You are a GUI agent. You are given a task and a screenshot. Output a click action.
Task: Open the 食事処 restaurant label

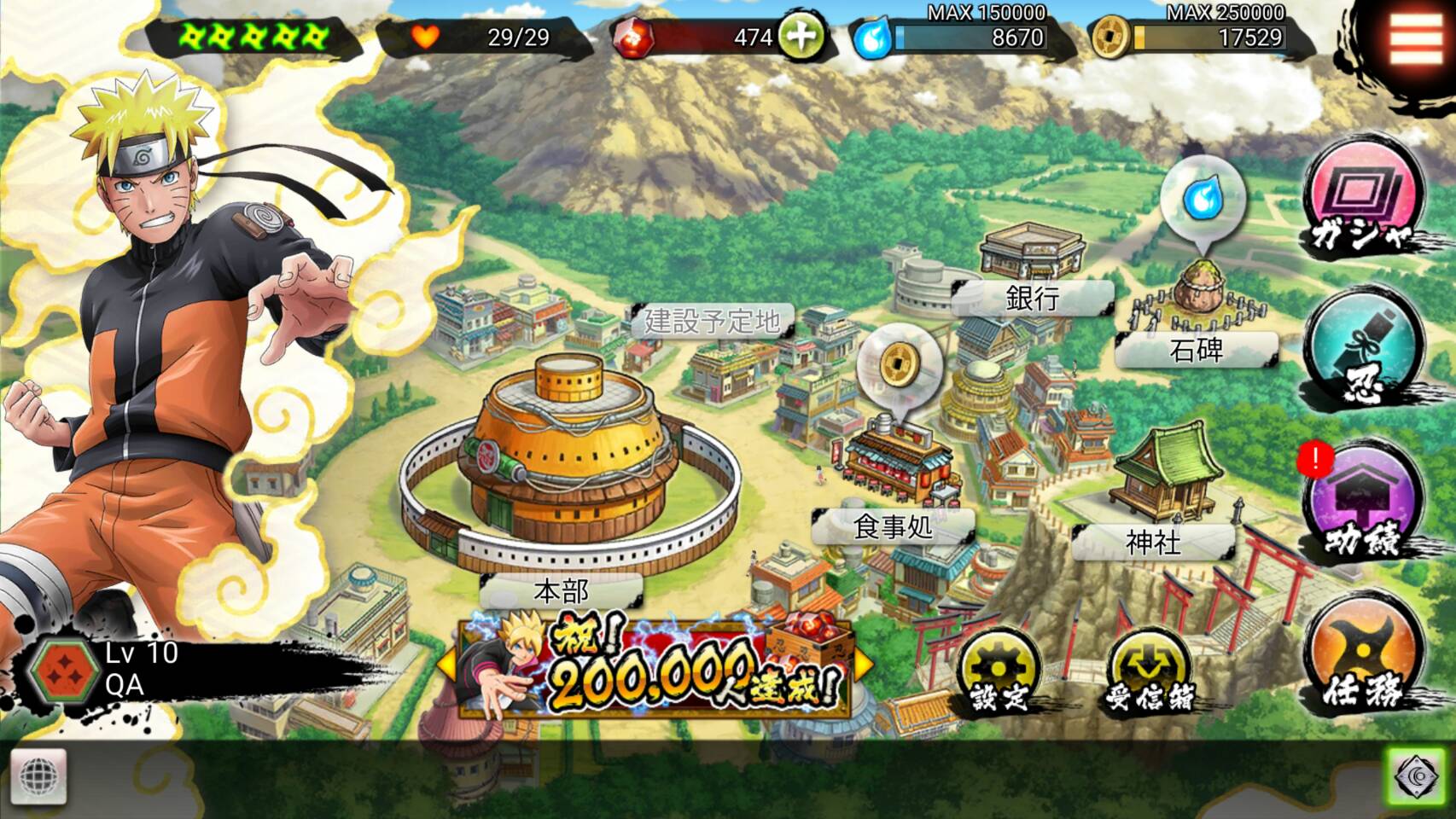click(x=893, y=526)
